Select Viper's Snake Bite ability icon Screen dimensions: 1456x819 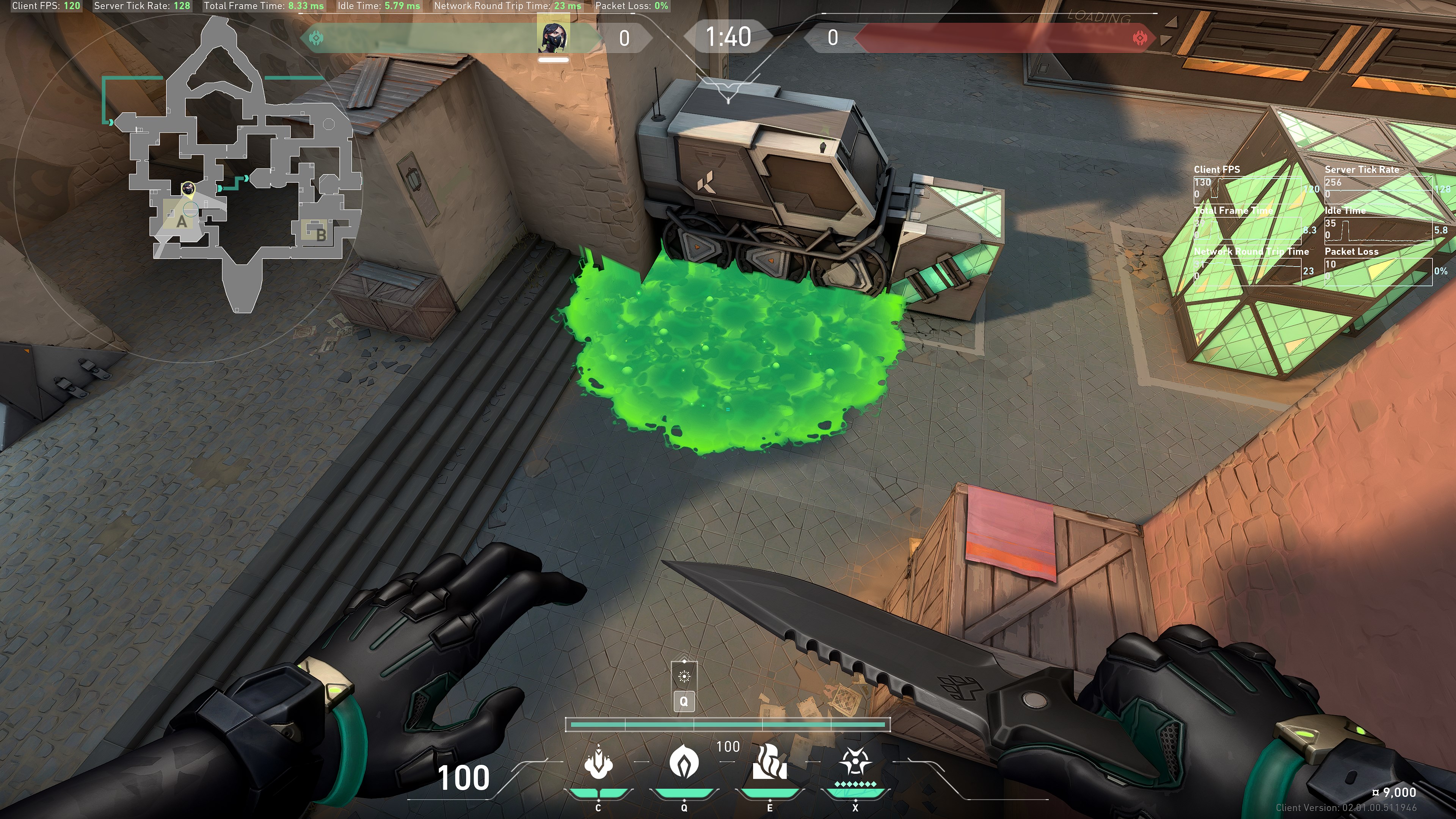coord(598,764)
